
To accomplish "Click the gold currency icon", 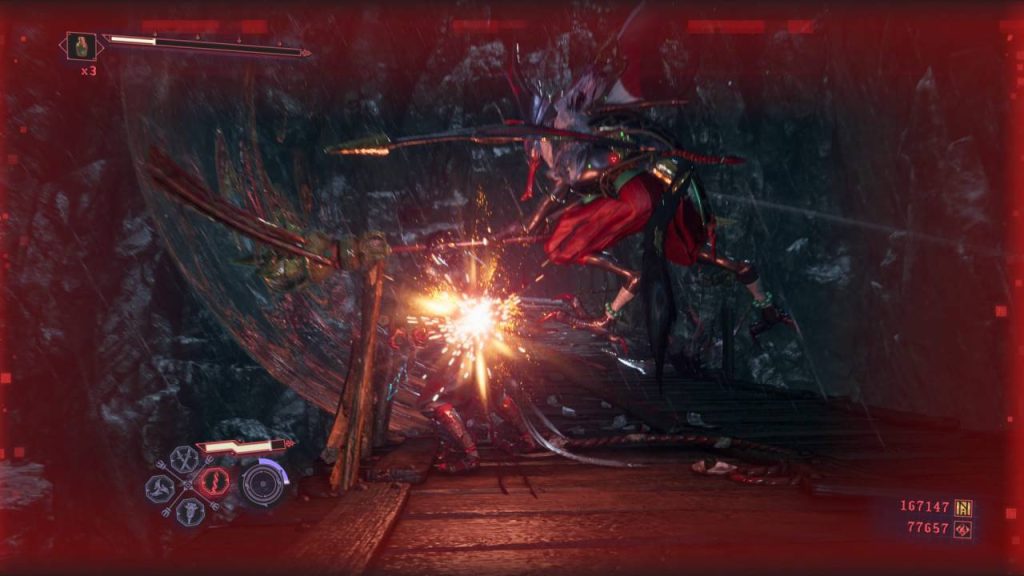I will 963,507.
